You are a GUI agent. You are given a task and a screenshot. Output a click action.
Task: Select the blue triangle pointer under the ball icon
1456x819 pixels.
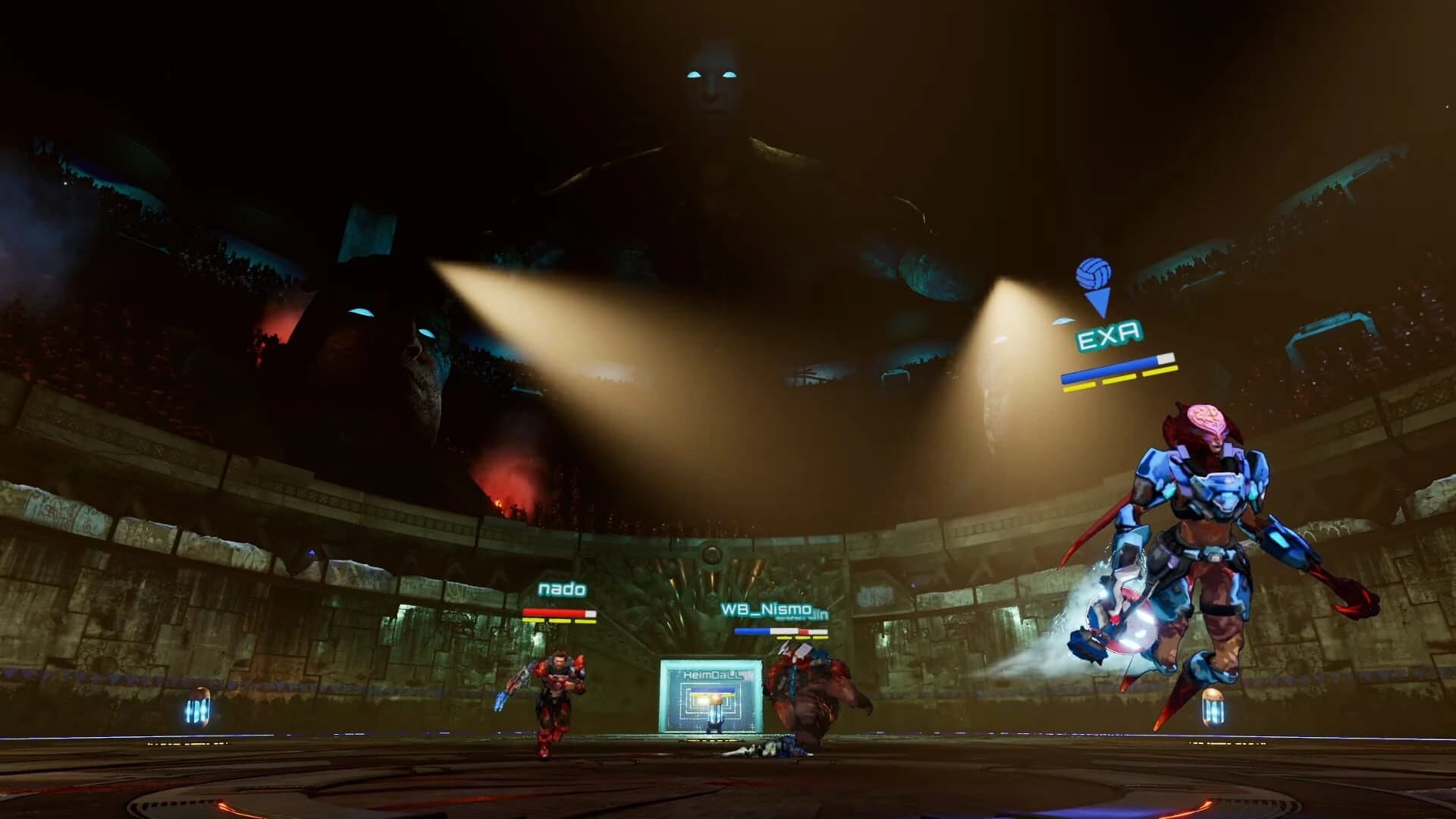[1097, 301]
